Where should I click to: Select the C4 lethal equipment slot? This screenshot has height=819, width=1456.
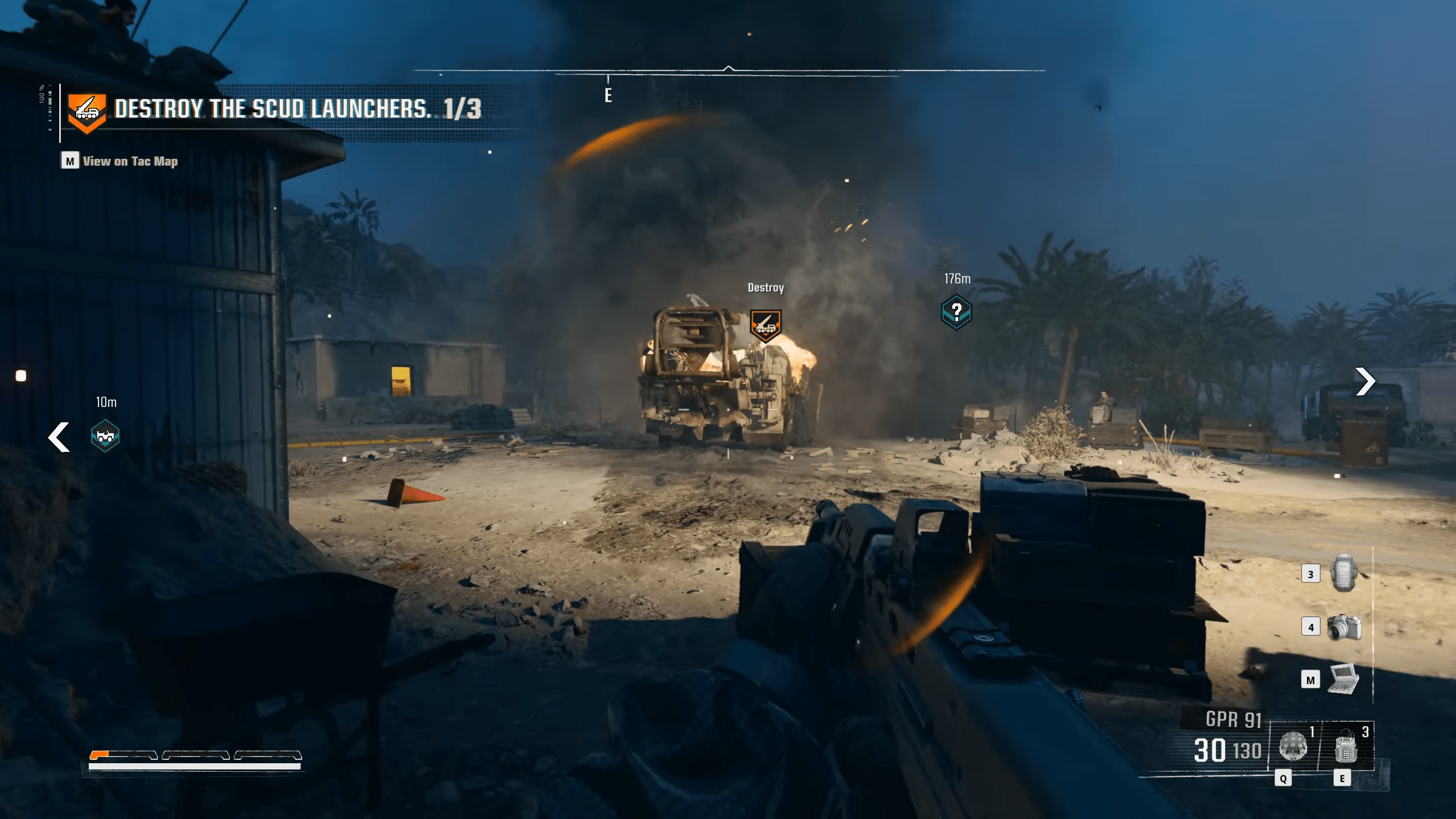(1346, 747)
